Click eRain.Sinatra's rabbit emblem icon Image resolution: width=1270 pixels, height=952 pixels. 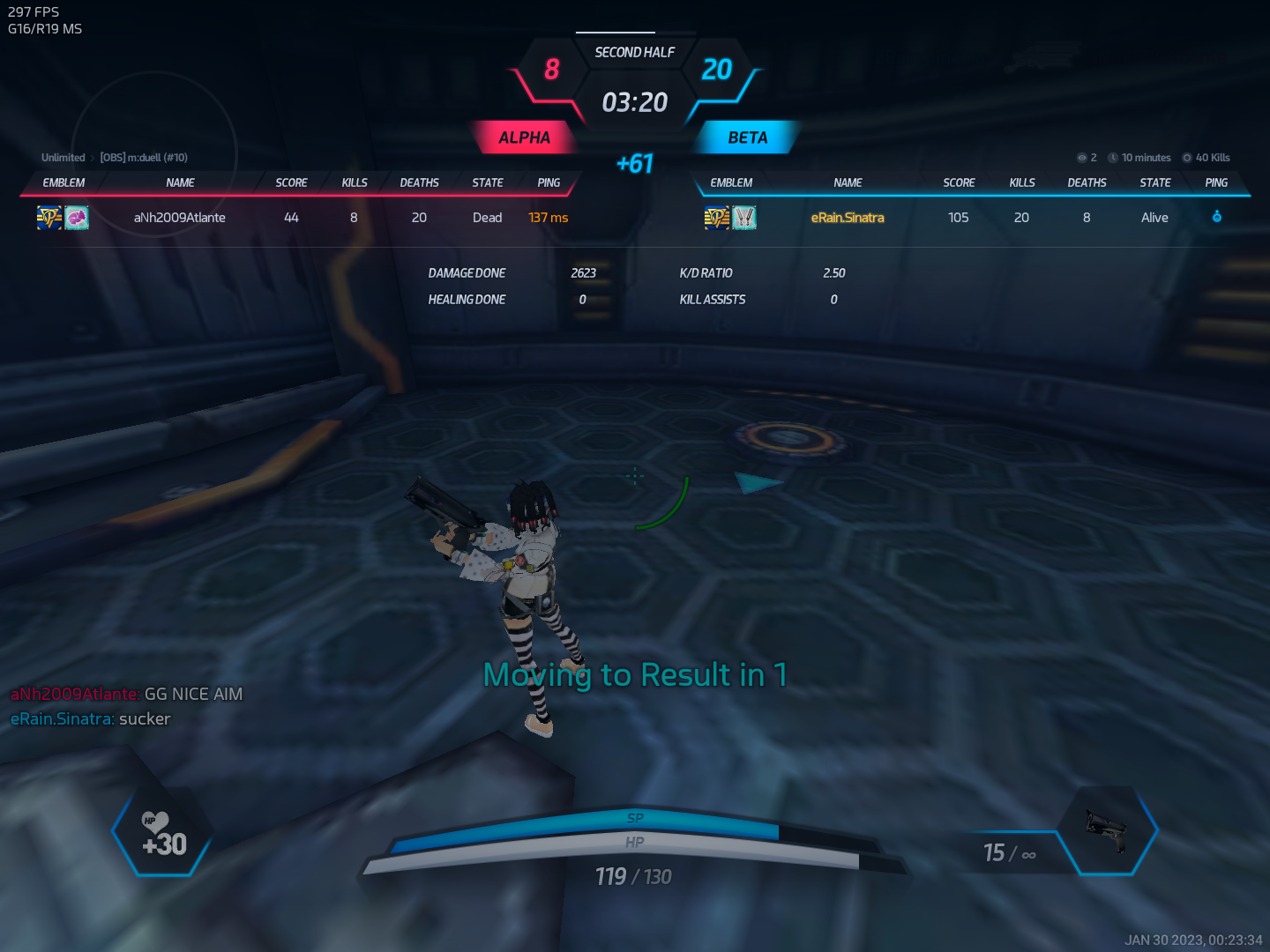tap(744, 217)
